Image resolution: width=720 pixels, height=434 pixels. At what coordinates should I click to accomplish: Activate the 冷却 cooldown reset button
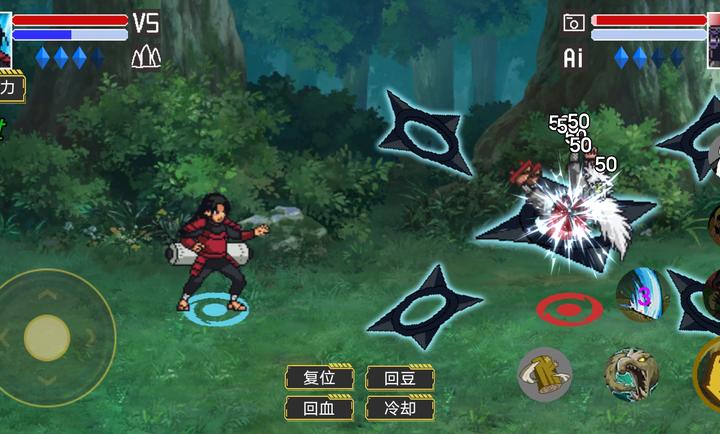point(399,408)
